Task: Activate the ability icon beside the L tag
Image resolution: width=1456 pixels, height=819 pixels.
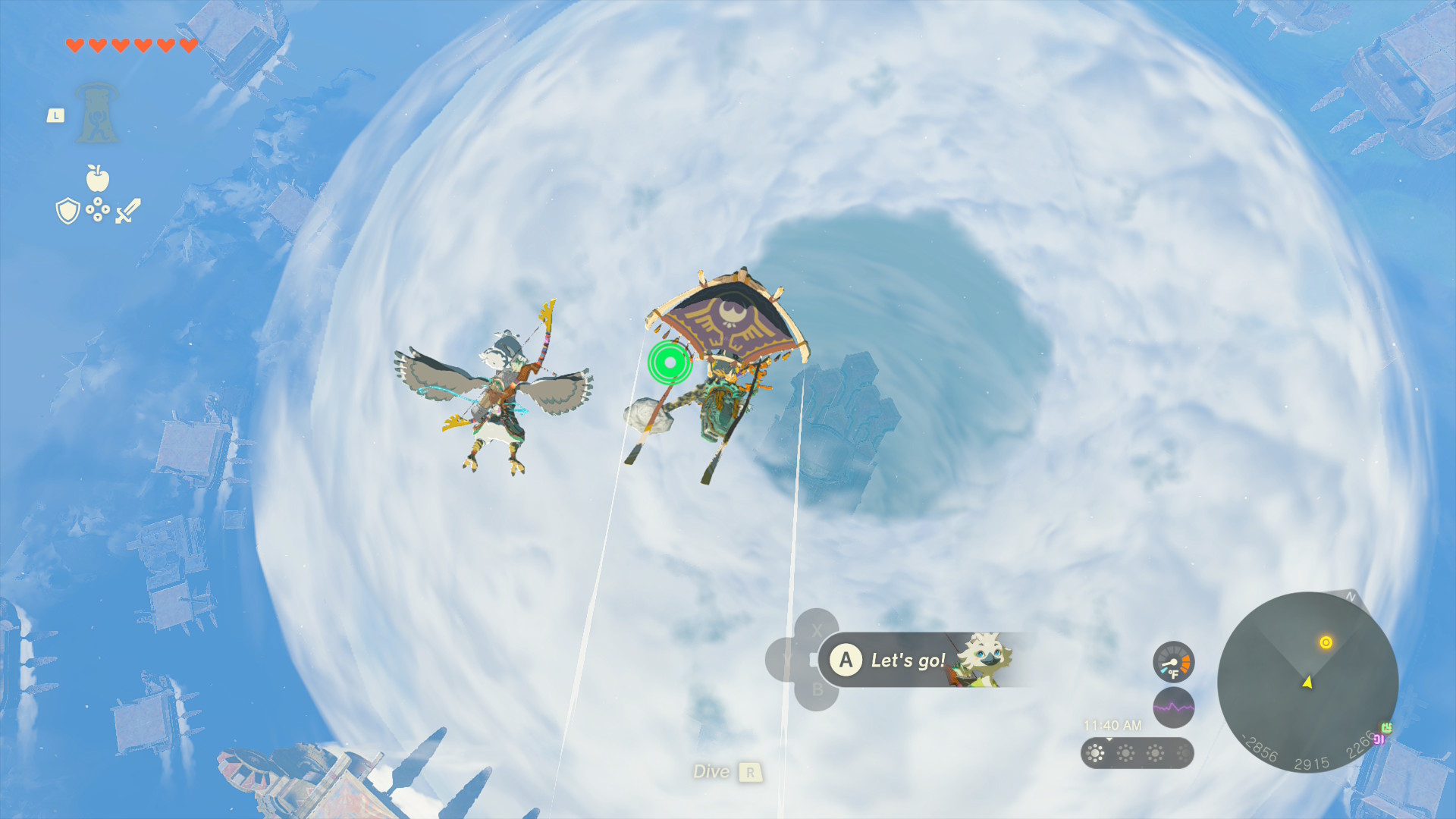Action: click(97, 114)
